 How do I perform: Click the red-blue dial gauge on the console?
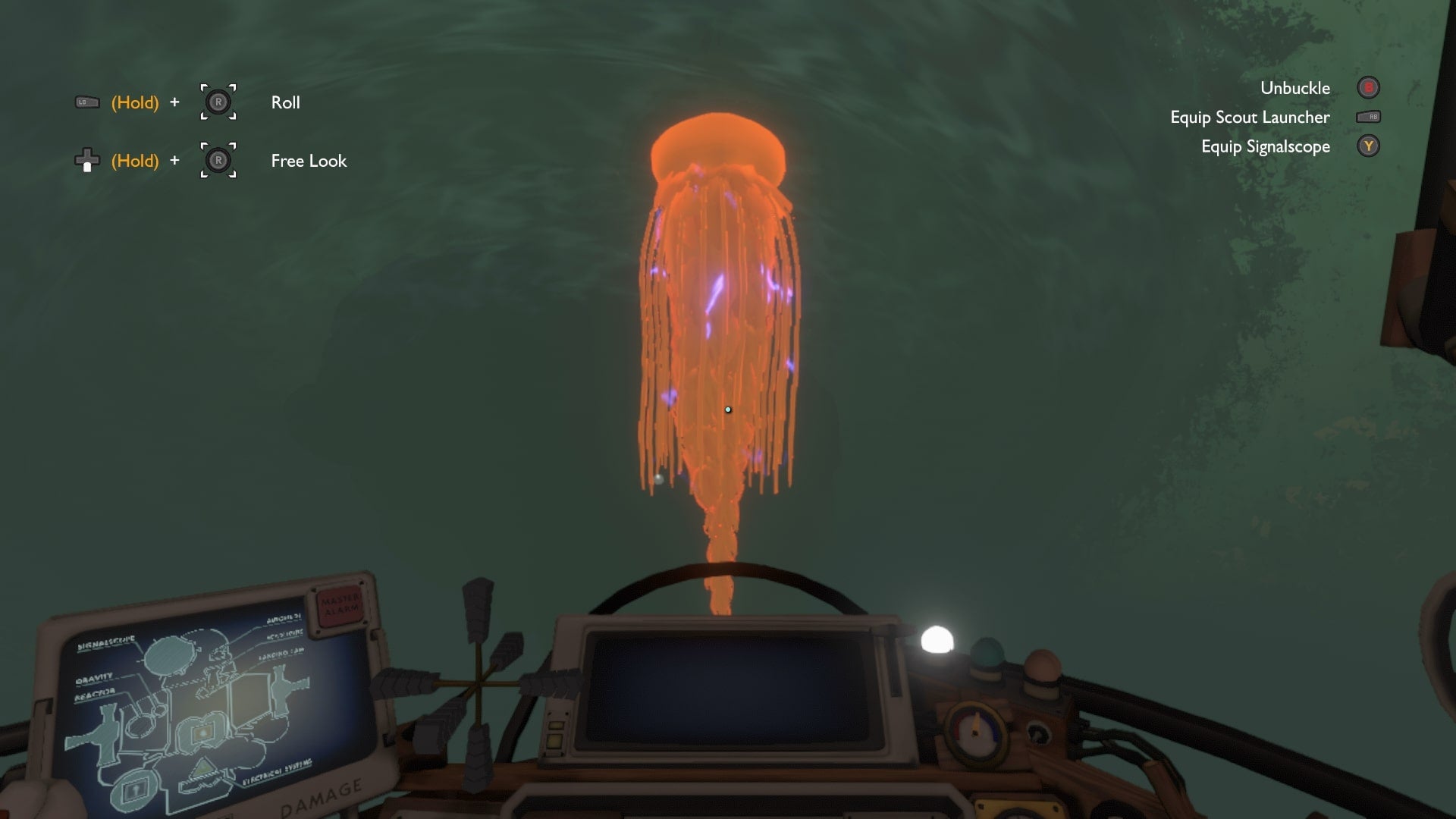click(975, 733)
